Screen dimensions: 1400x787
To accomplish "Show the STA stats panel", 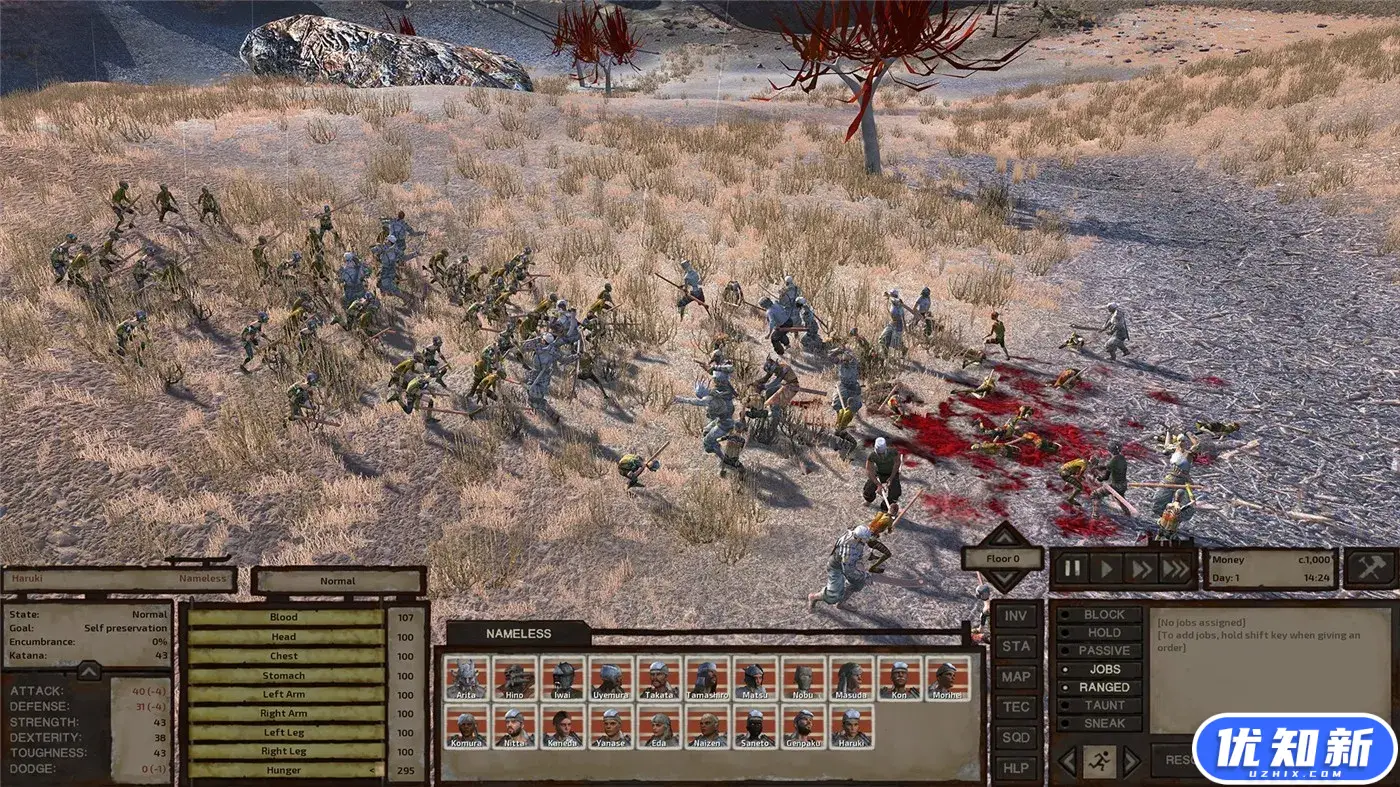I will (x=1016, y=647).
